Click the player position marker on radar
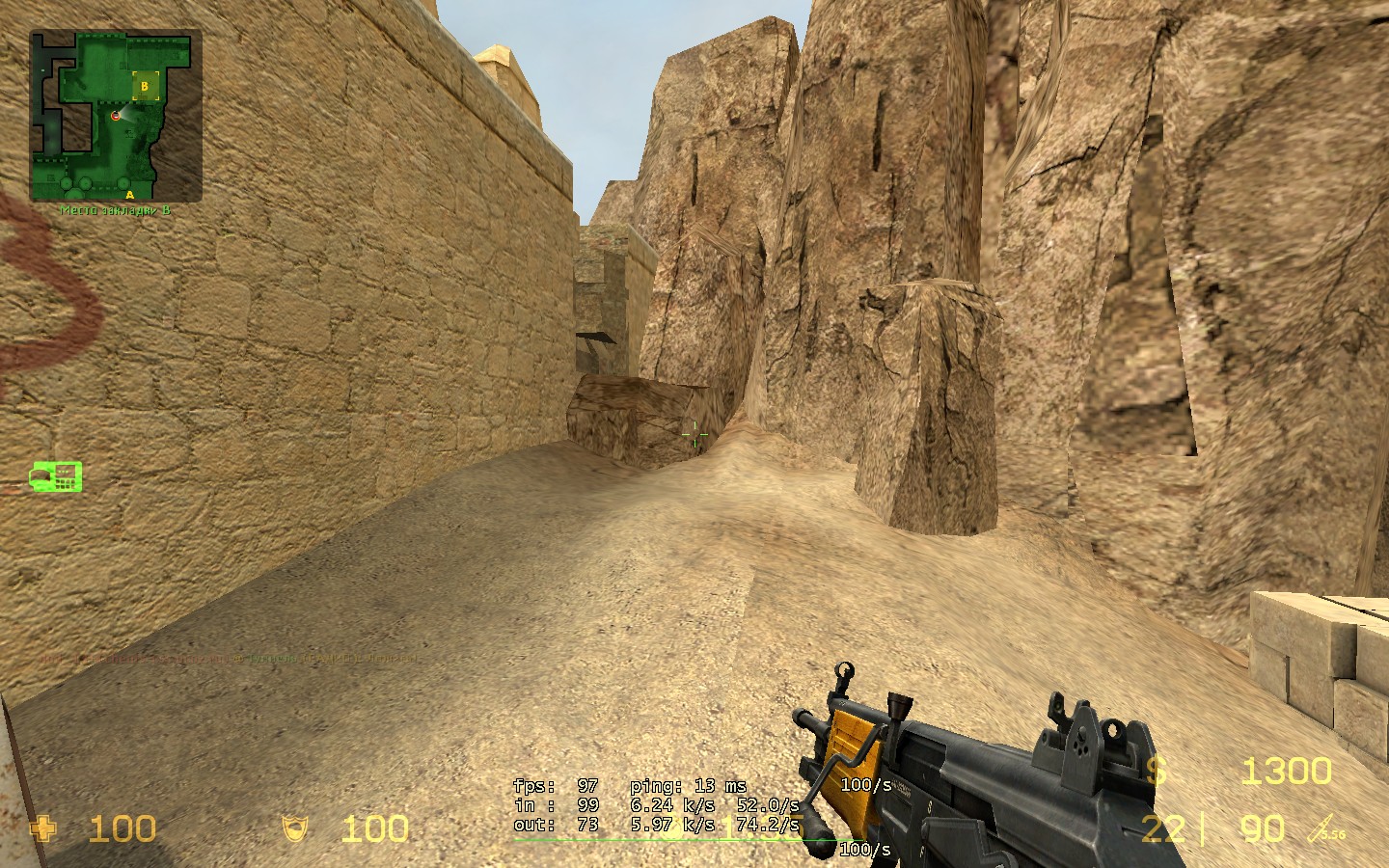 coord(116,116)
